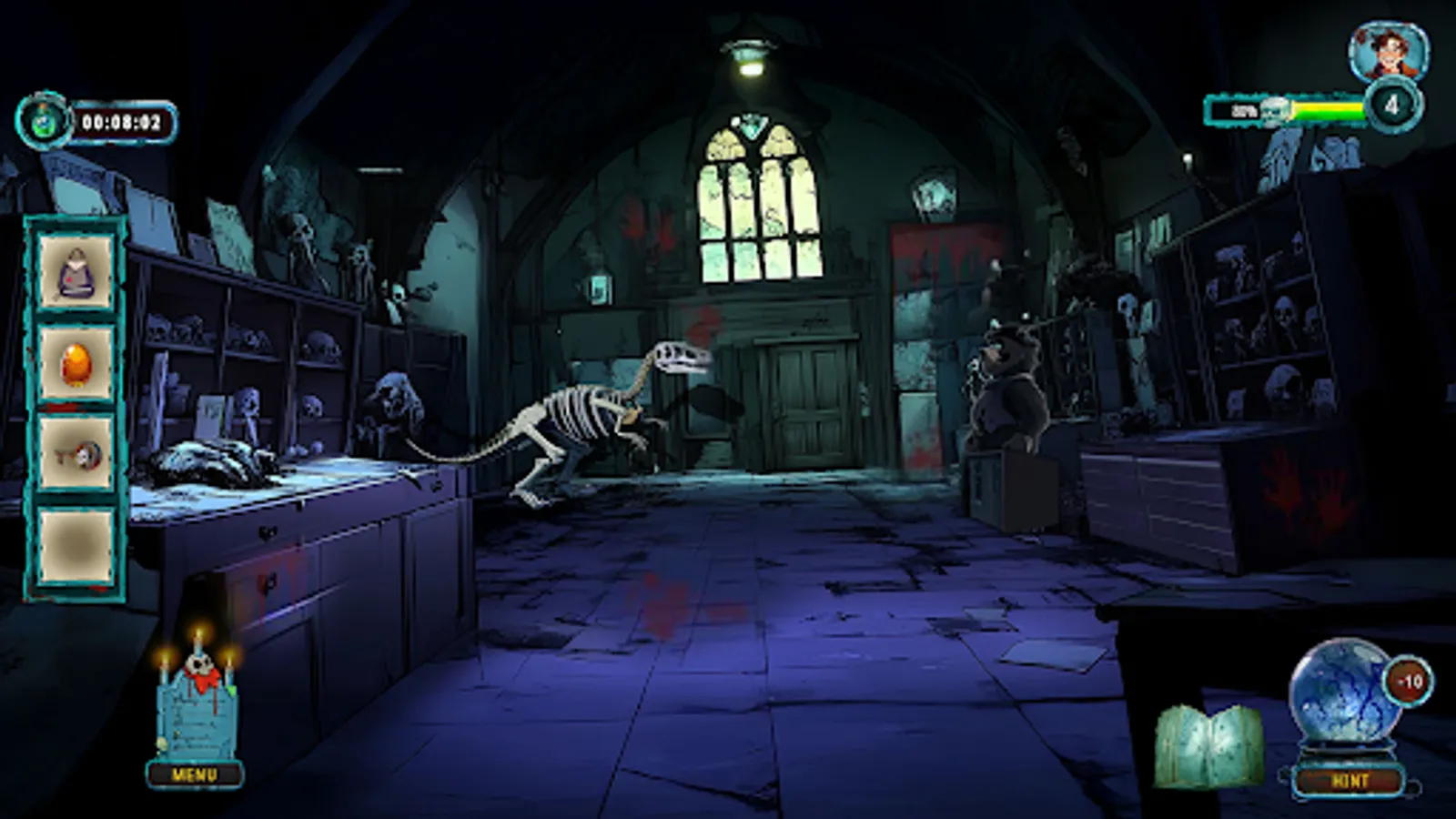Click the green potion icon near the timer
The image size is (1456, 819).
pyautogui.click(x=41, y=115)
